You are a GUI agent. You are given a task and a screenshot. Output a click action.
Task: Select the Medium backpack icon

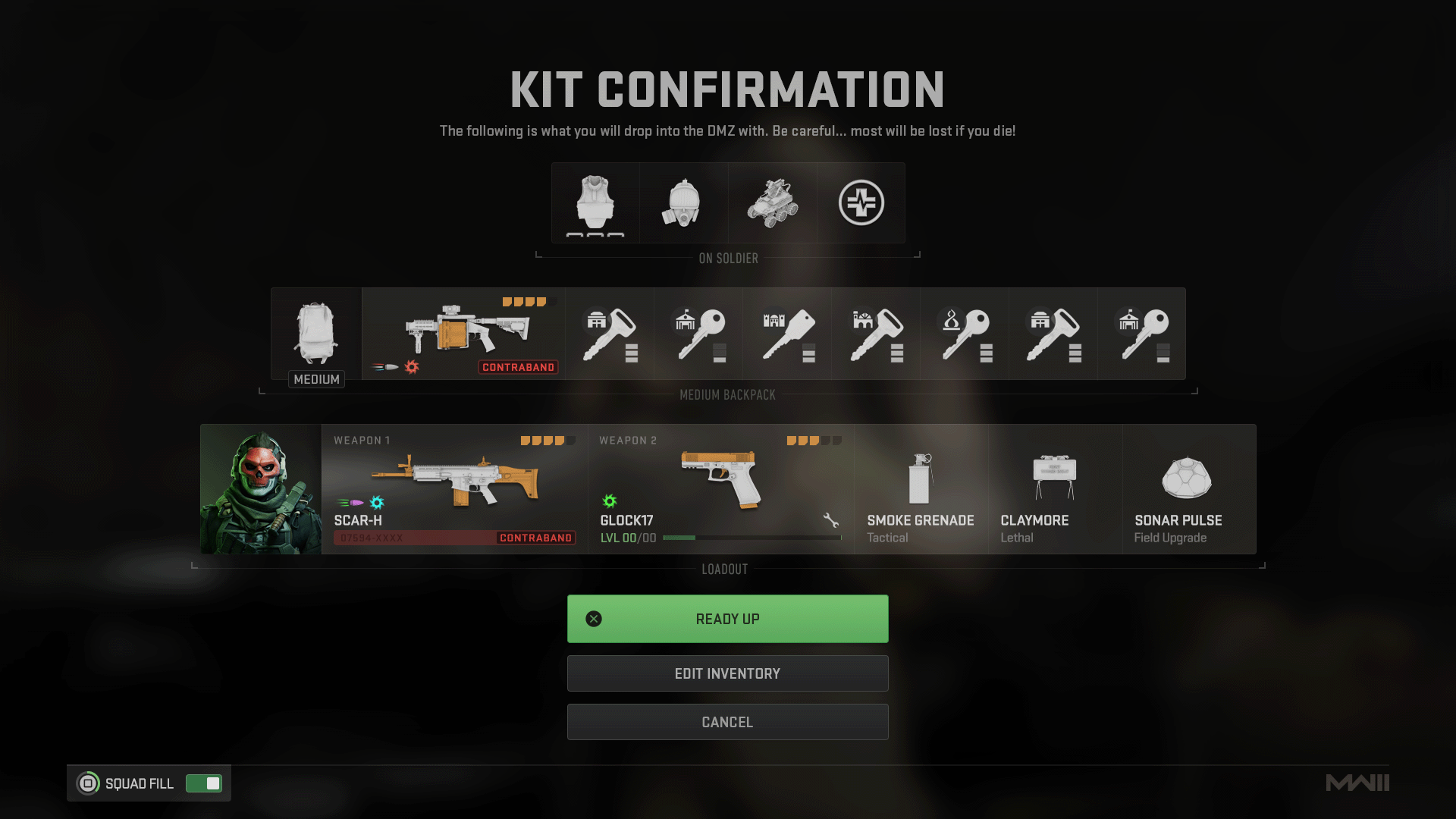tap(316, 334)
